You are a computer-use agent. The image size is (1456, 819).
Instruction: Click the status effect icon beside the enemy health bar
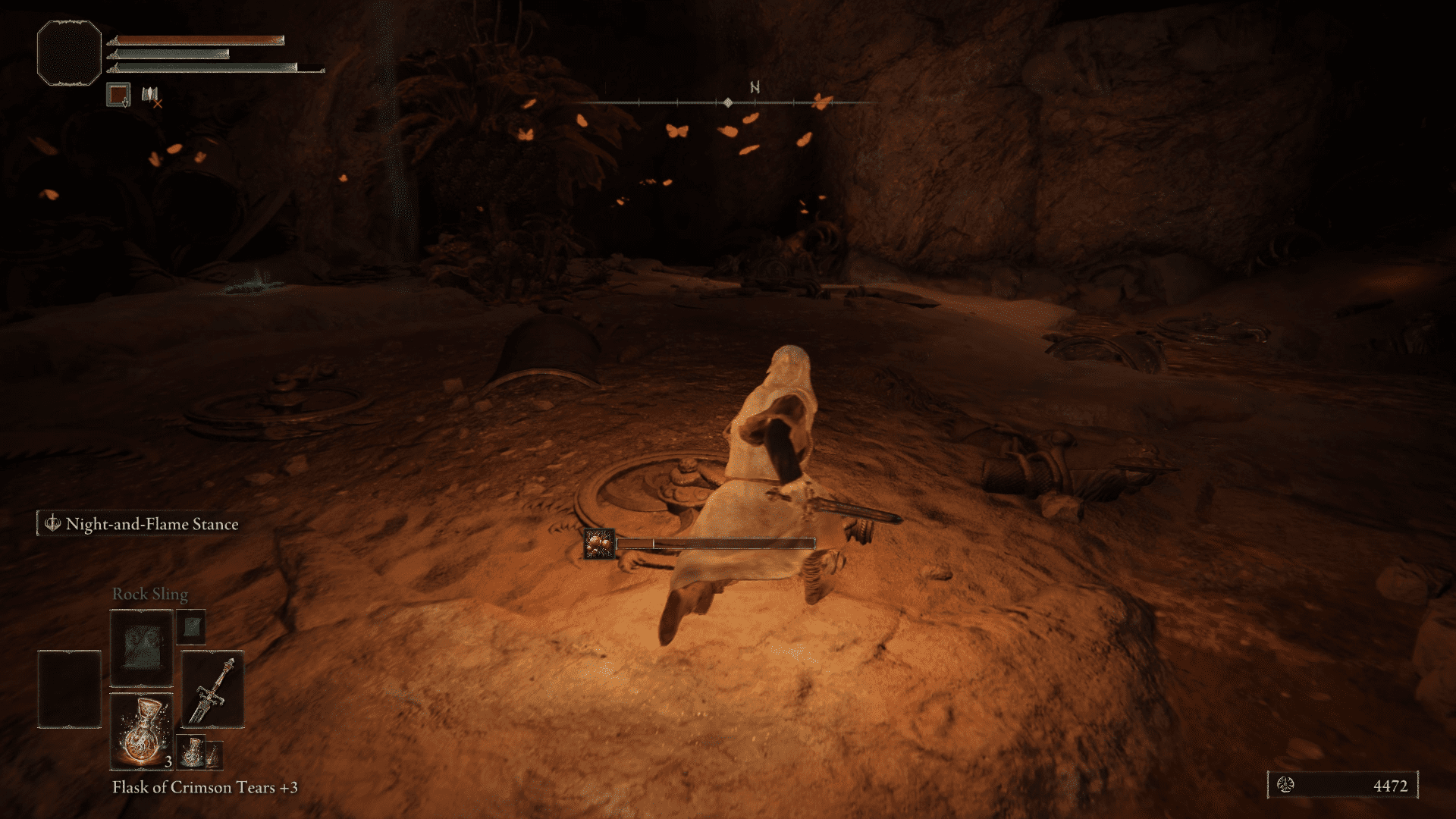[598, 544]
